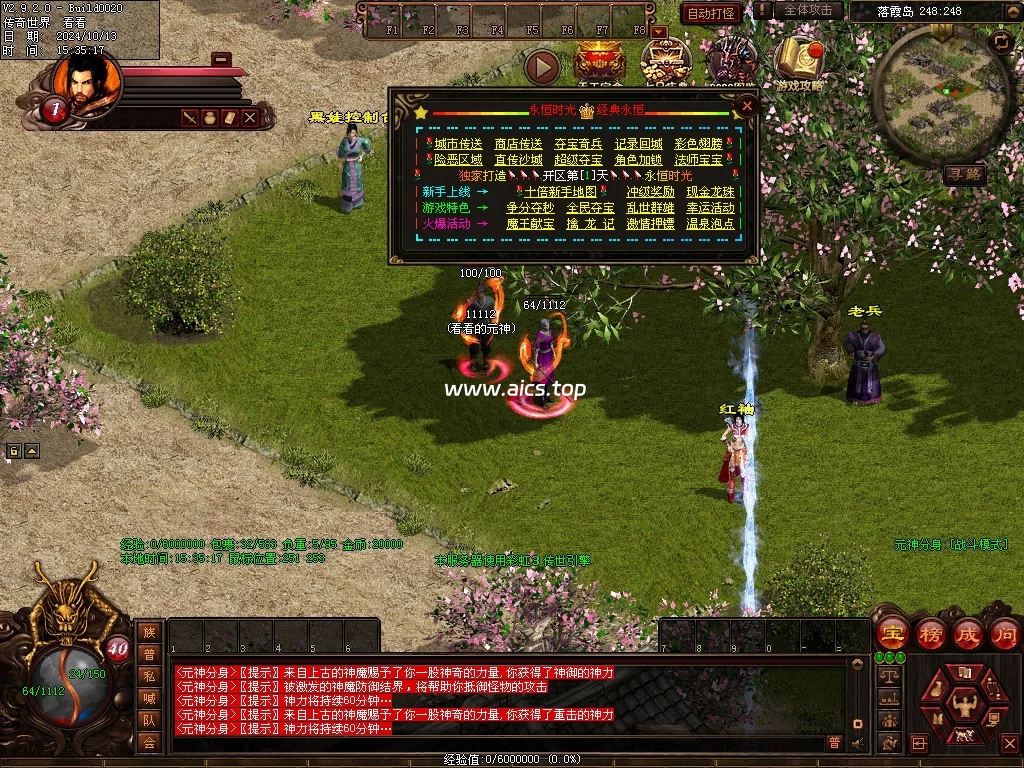Click the 全体攻击 attack mode button
The width and height of the screenshot is (1024, 768).
coord(808,10)
